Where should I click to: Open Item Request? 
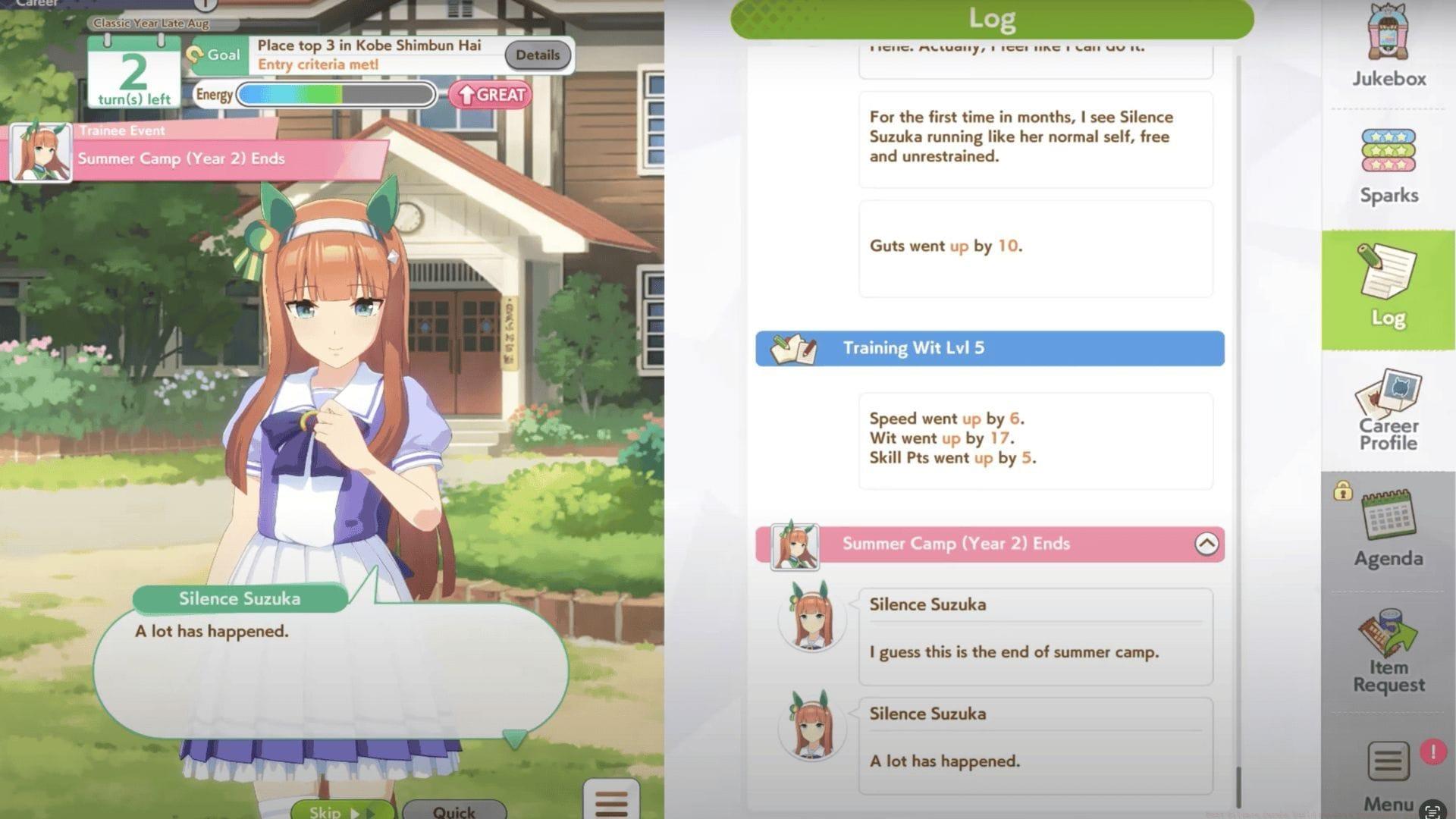(1388, 652)
